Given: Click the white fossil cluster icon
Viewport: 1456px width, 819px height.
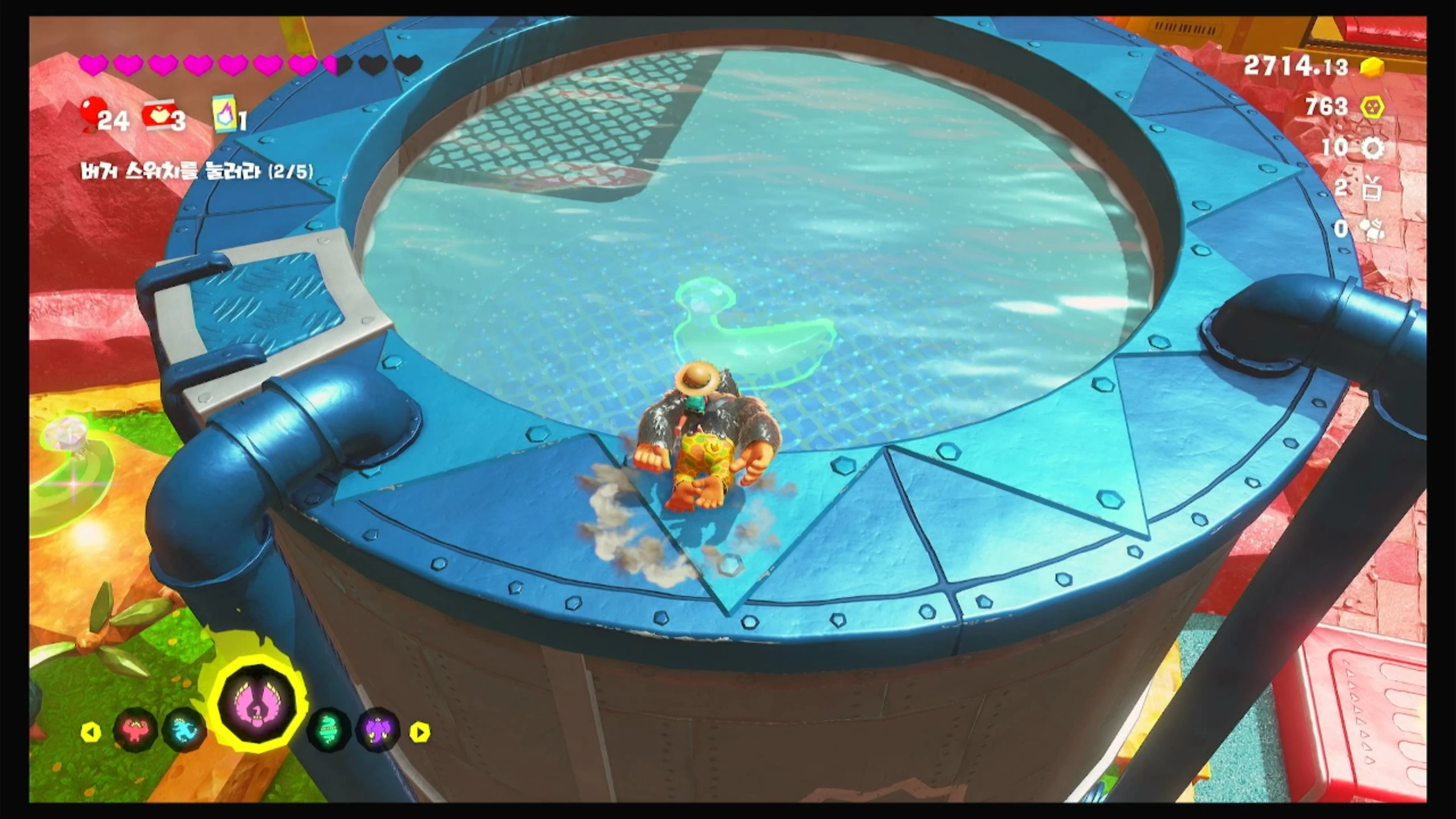Looking at the screenshot, I should [1372, 230].
